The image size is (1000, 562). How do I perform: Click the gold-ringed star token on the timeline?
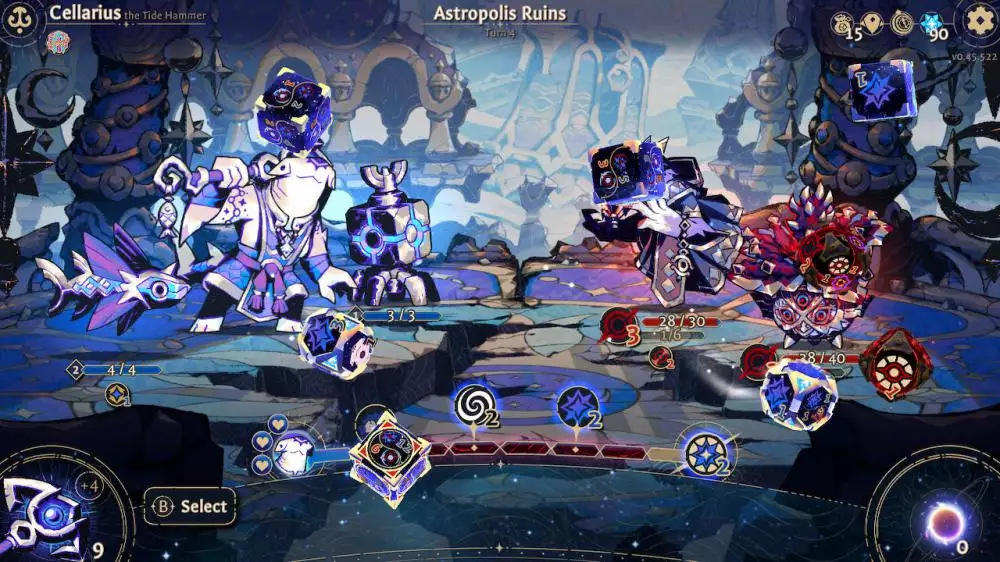[704, 452]
